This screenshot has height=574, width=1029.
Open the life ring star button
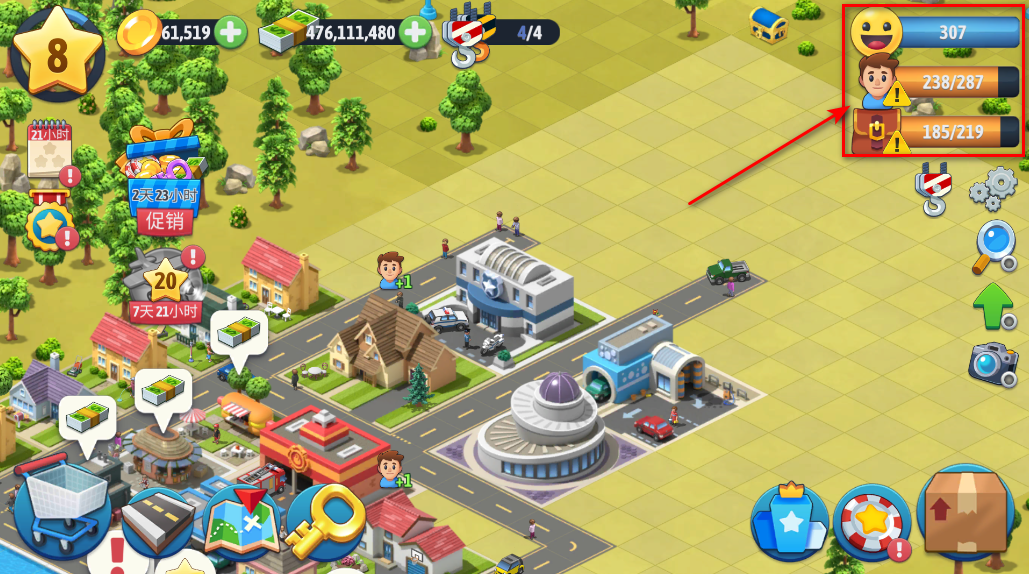pos(871,521)
